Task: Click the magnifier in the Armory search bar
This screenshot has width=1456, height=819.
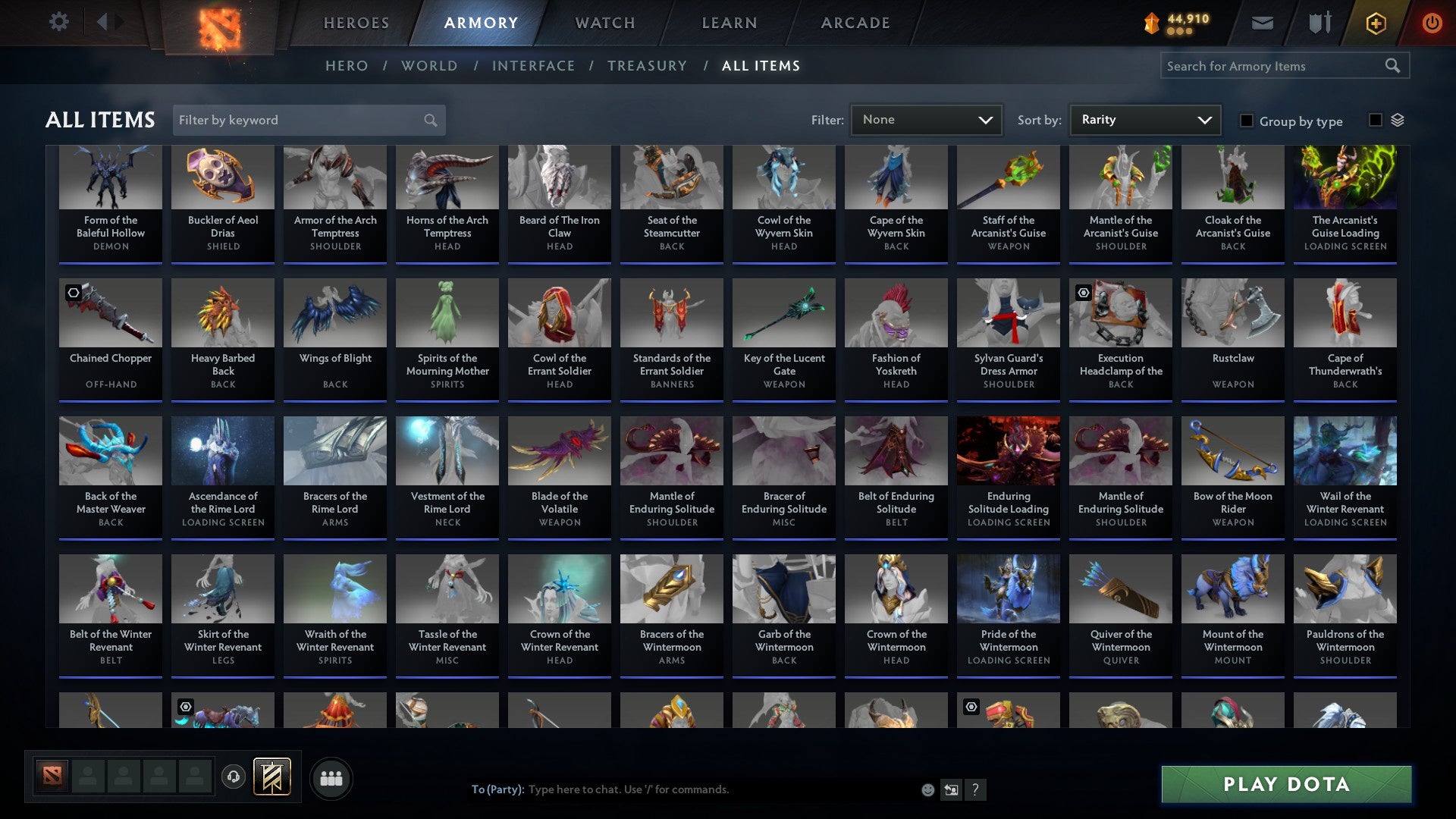Action: click(x=1394, y=66)
